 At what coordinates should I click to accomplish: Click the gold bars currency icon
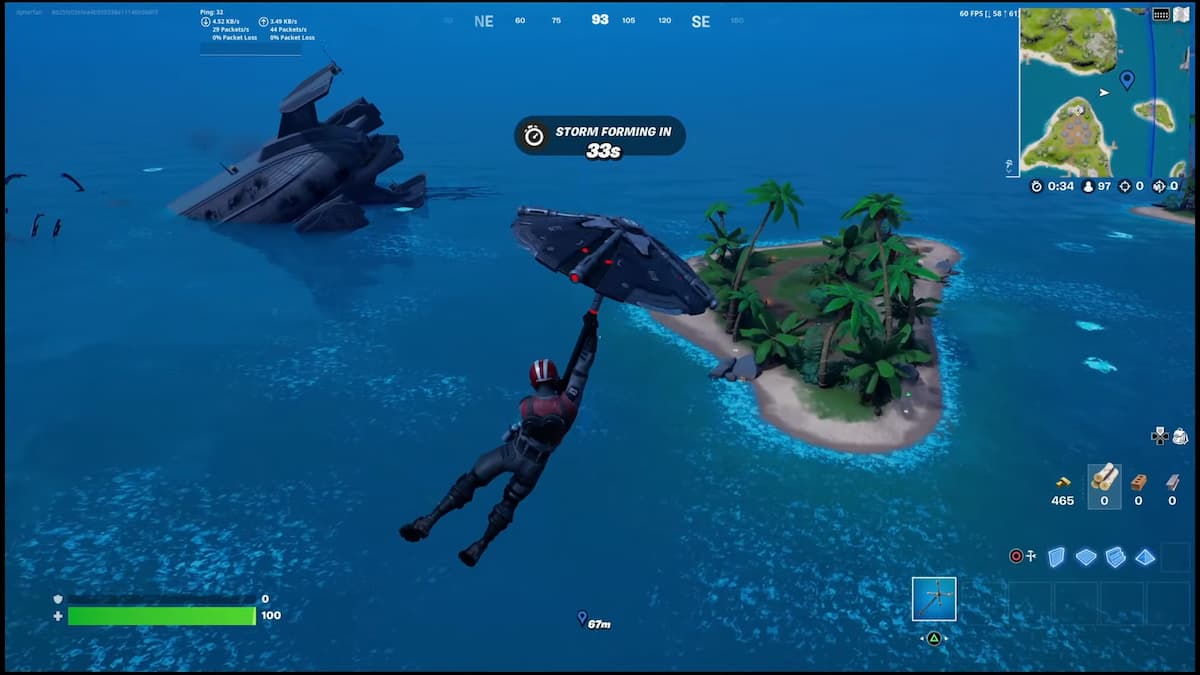click(x=1063, y=482)
